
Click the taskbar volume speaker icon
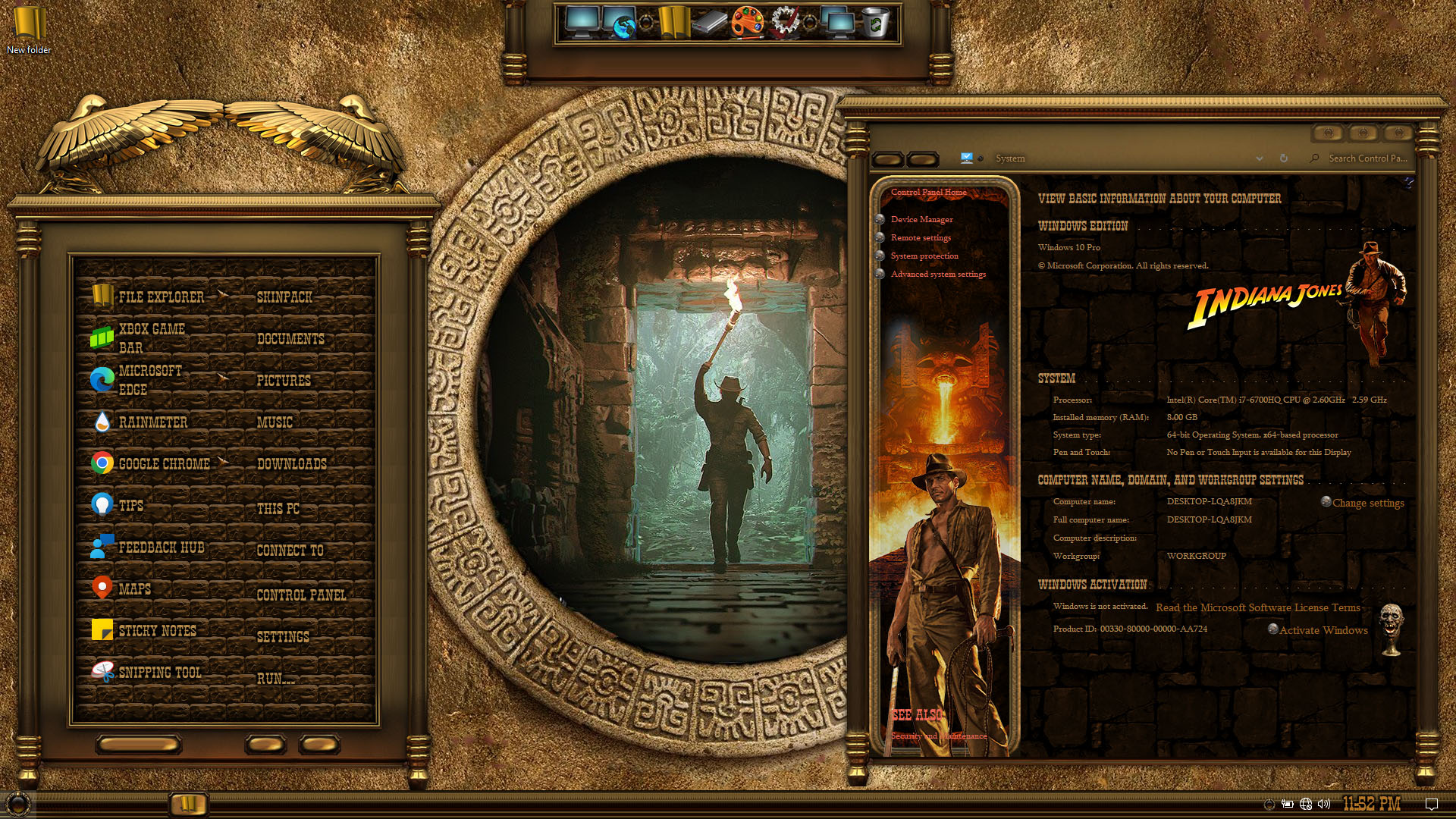(x=1324, y=804)
